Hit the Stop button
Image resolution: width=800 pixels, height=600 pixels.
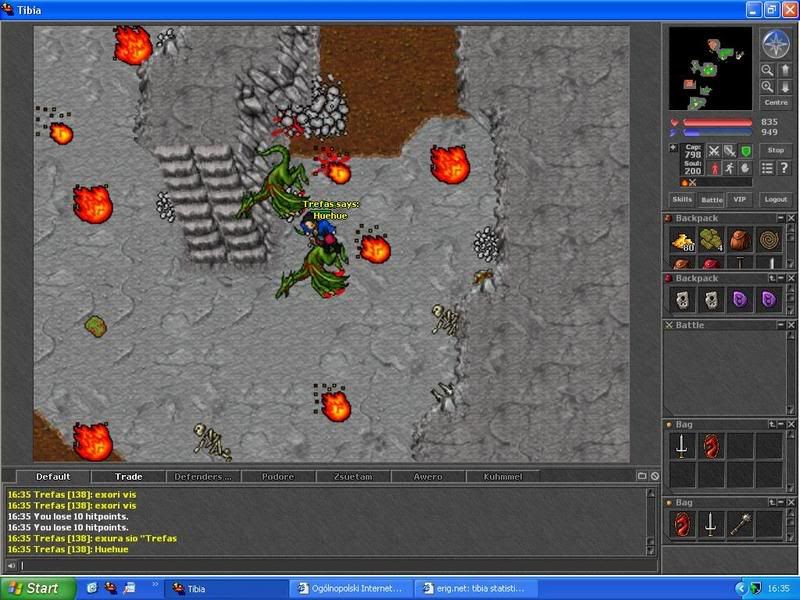point(775,150)
